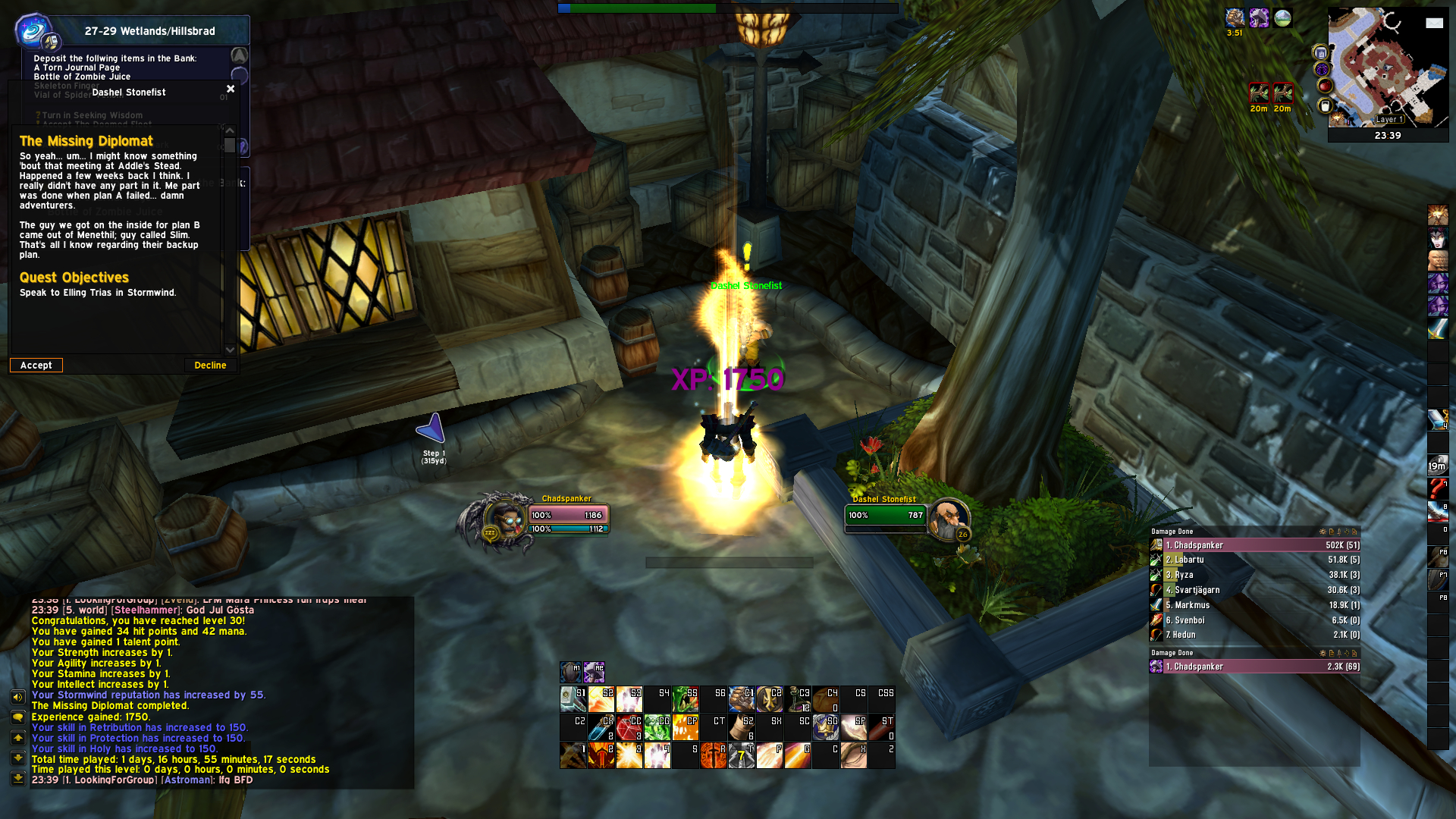This screenshot has height=819, width=1456.
Task: Cast the armored fist blessing in C1
Action: tap(741, 698)
